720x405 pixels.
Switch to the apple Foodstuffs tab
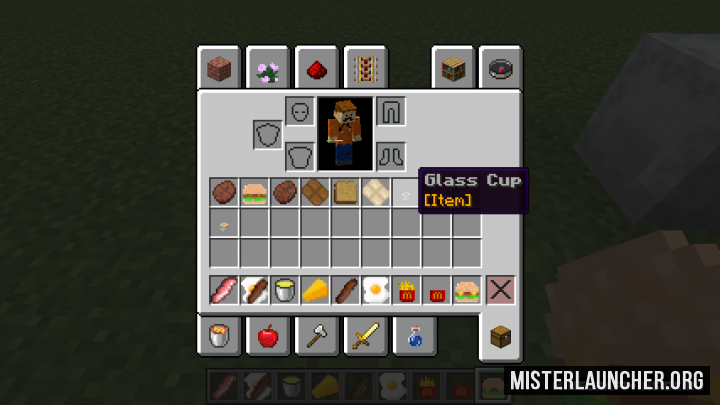pyautogui.click(x=267, y=336)
